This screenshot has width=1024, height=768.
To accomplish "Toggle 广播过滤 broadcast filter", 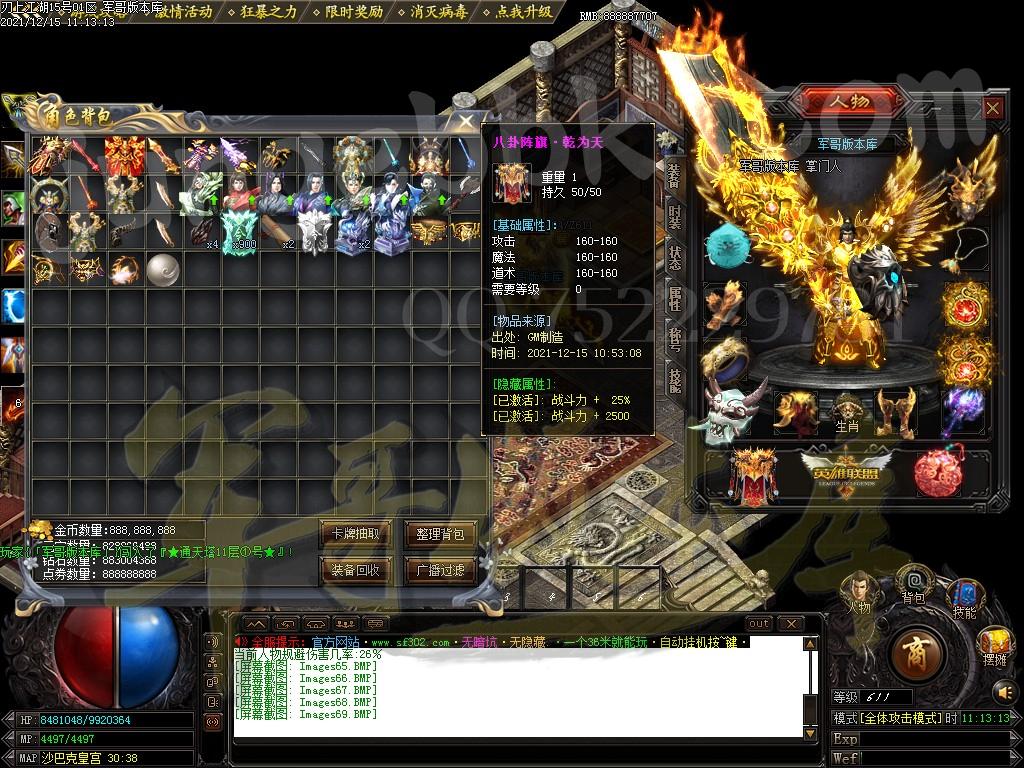I will click(440, 570).
